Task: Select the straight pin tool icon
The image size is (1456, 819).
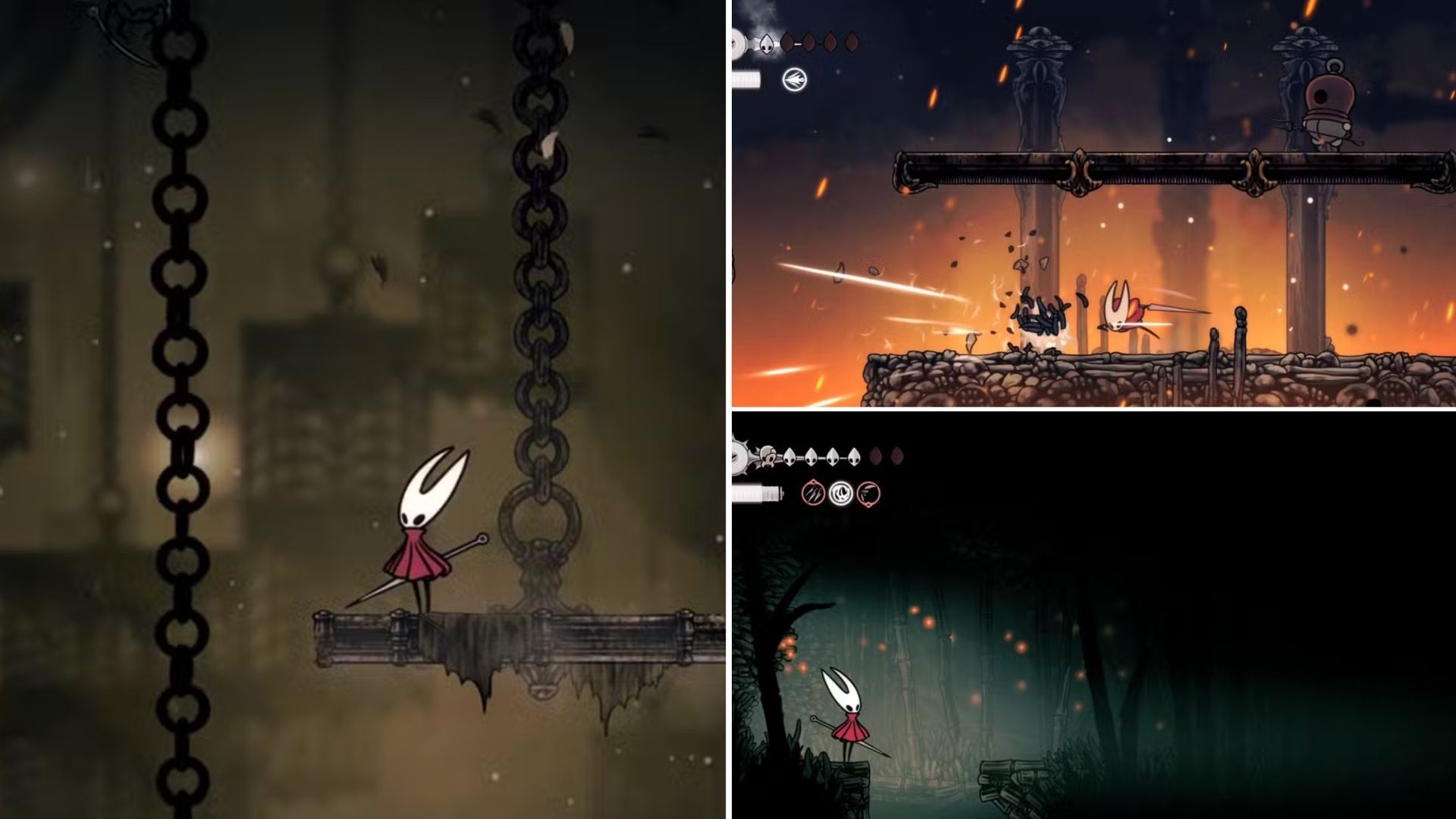Action: (x=813, y=493)
